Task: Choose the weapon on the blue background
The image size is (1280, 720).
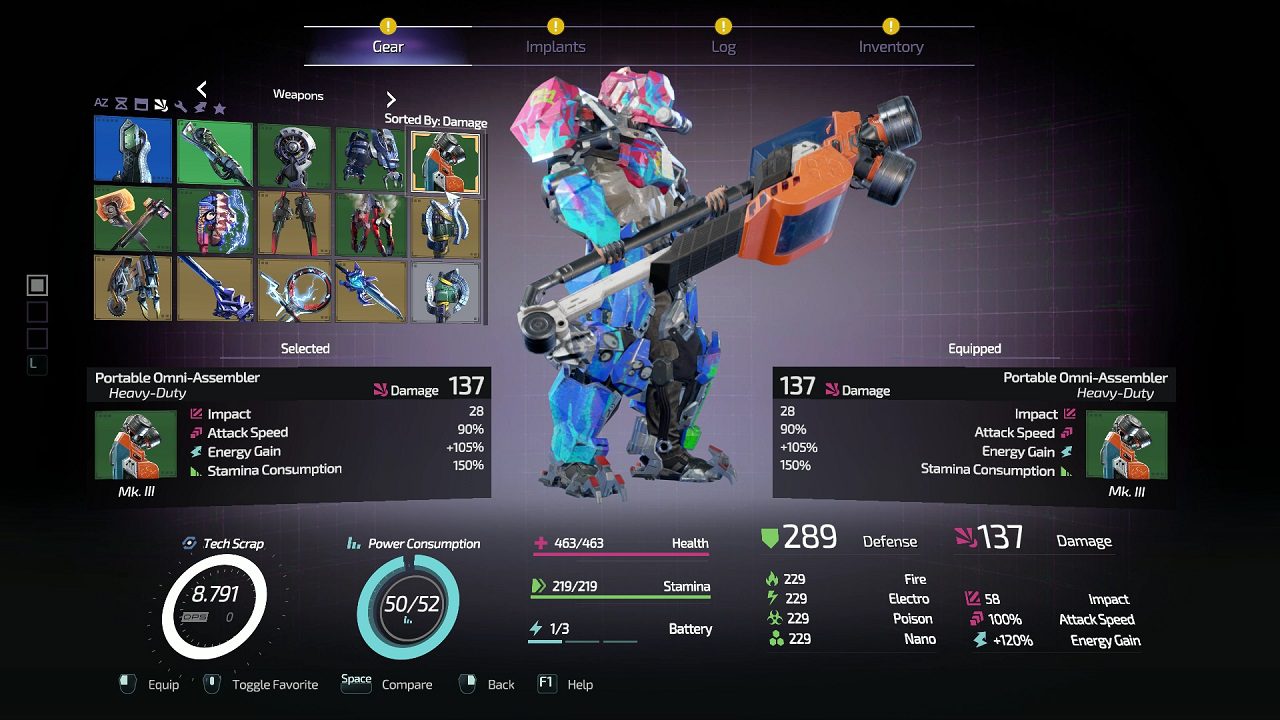Action: pyautogui.click(x=133, y=150)
